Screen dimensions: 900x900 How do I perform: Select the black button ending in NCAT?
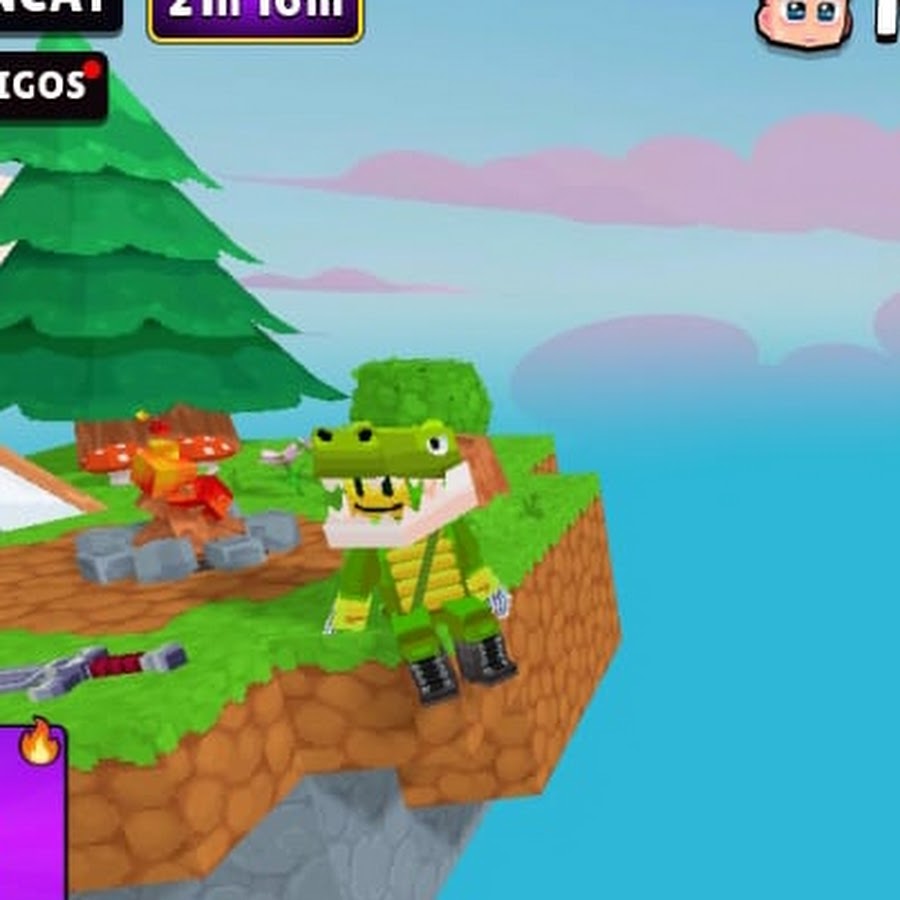click(x=60, y=12)
